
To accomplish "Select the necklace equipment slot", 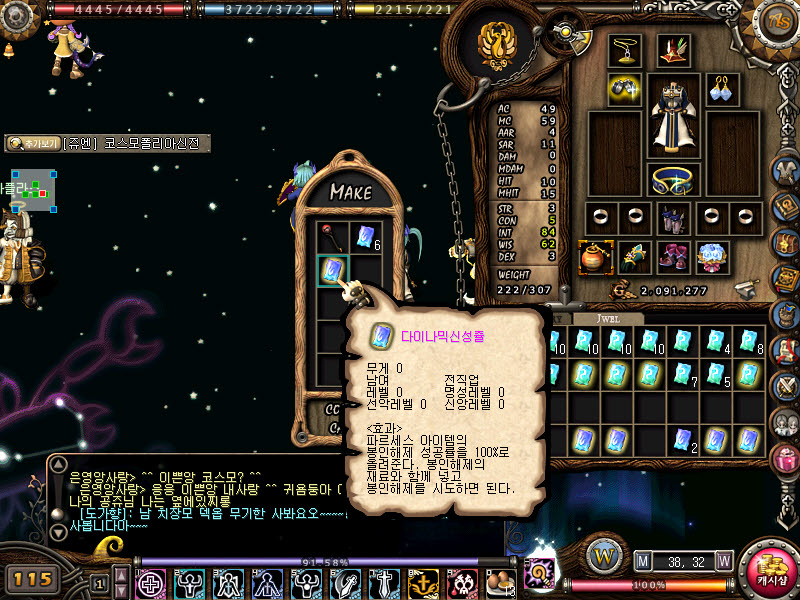I will (625, 50).
